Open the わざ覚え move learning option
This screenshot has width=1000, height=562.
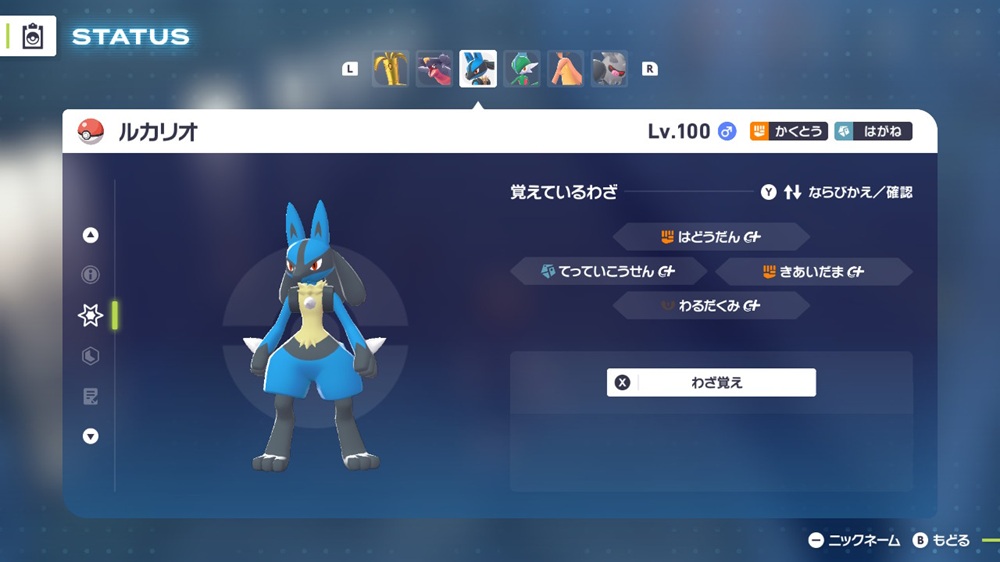click(711, 382)
